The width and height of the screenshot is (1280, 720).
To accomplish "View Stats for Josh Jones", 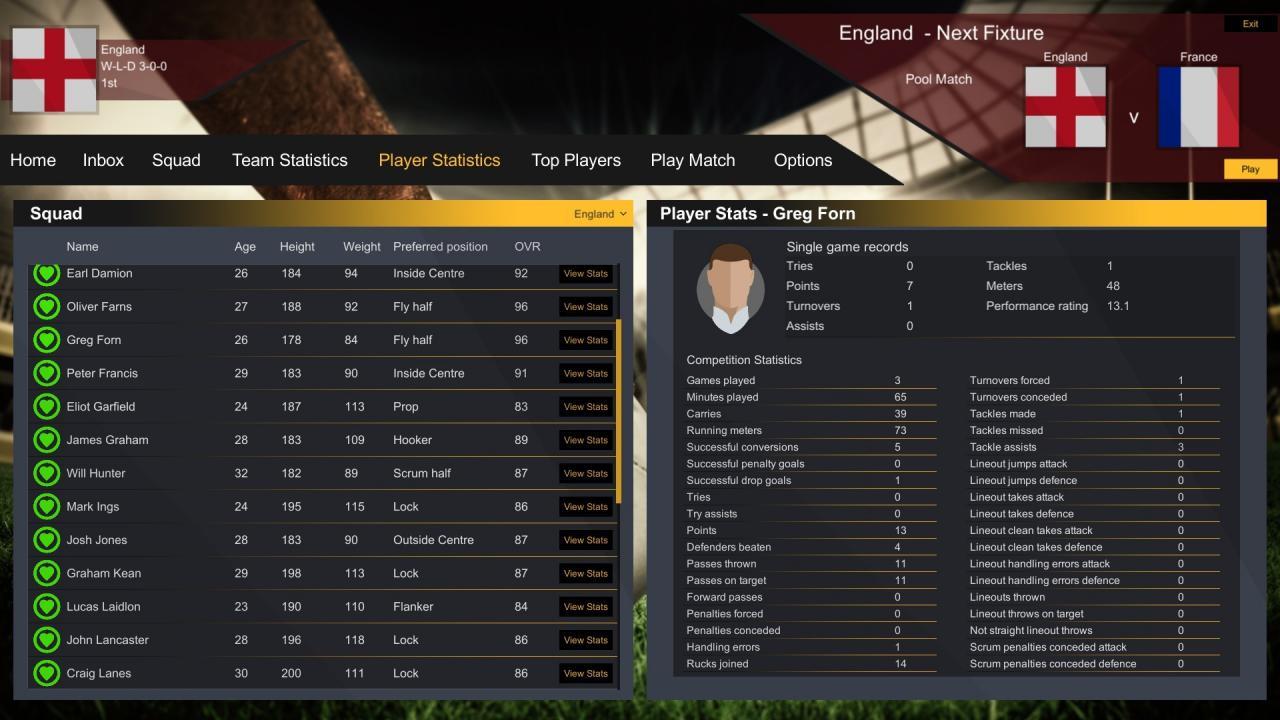I will [x=586, y=540].
